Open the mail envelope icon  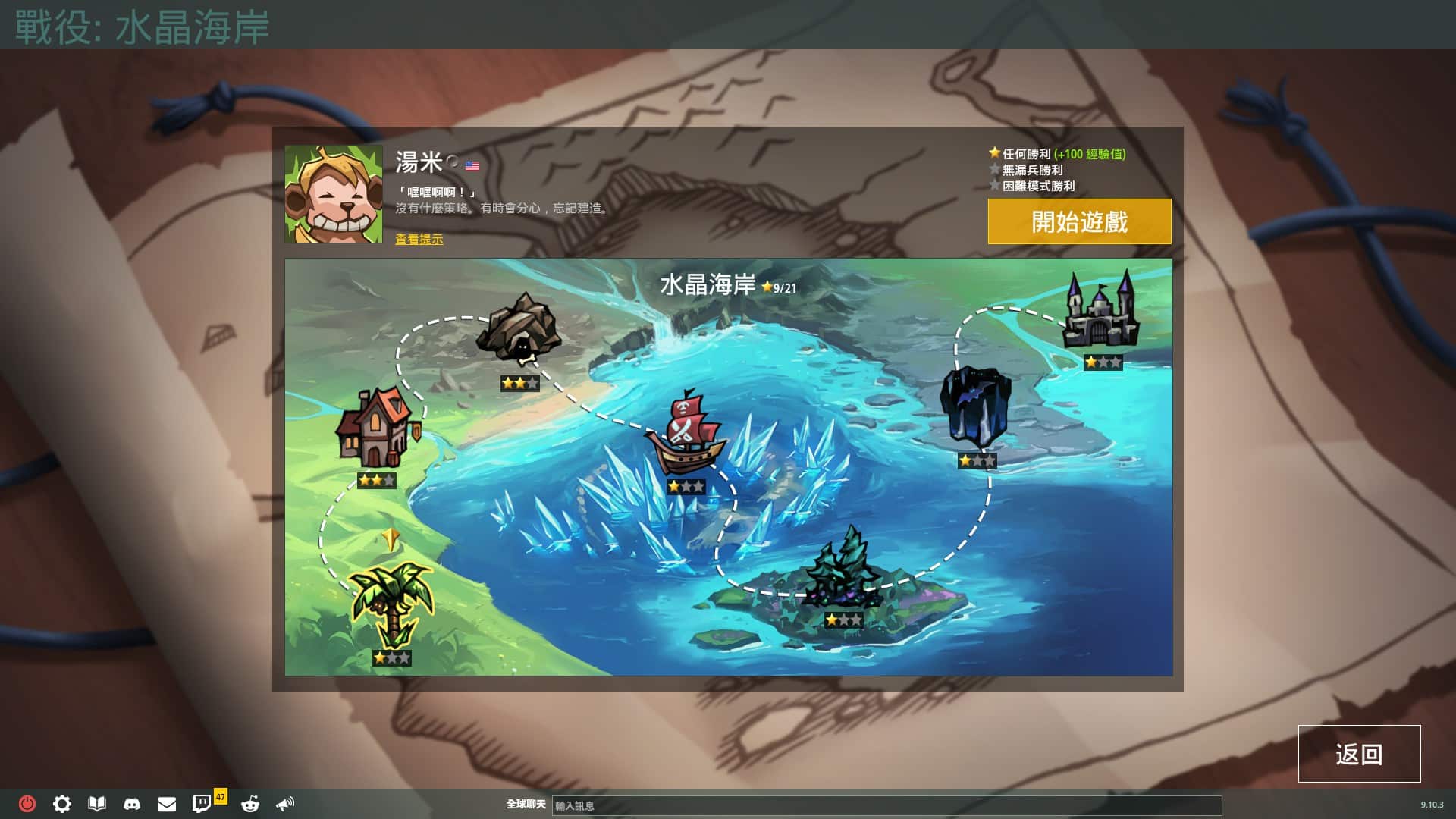click(x=167, y=804)
